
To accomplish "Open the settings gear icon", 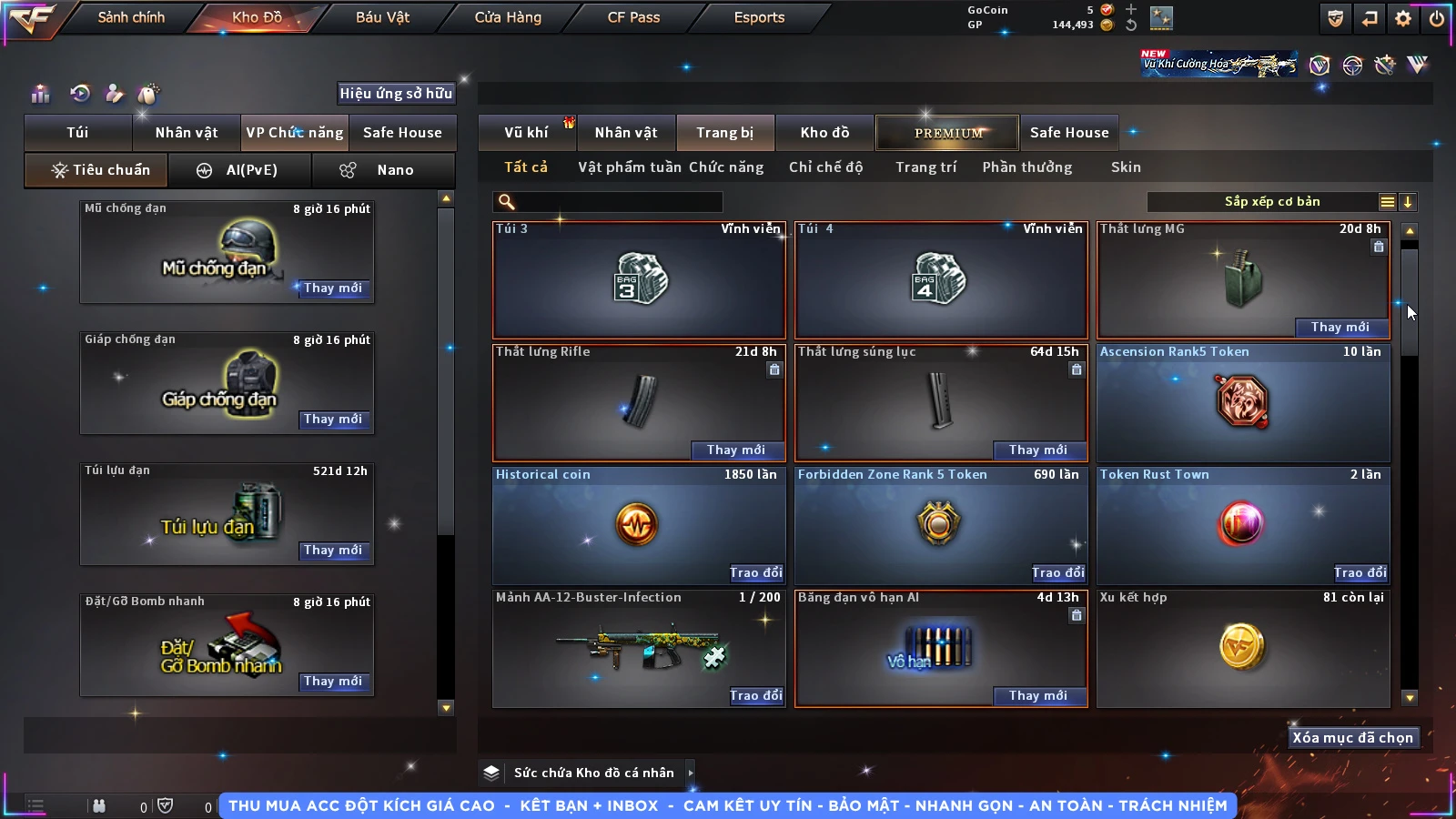I will [x=1403, y=18].
